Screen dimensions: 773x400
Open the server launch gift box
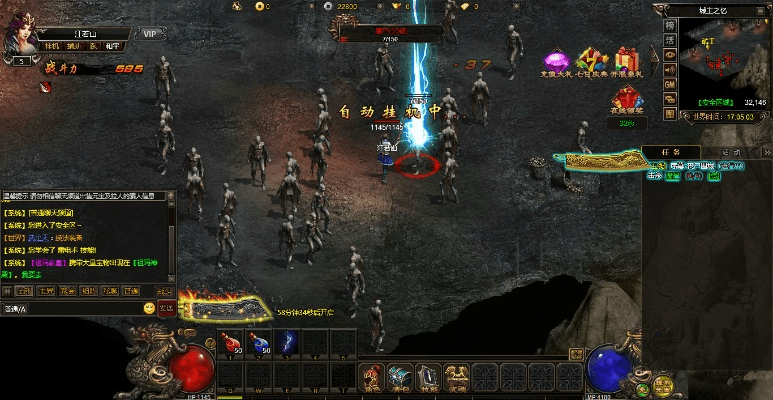coord(628,63)
